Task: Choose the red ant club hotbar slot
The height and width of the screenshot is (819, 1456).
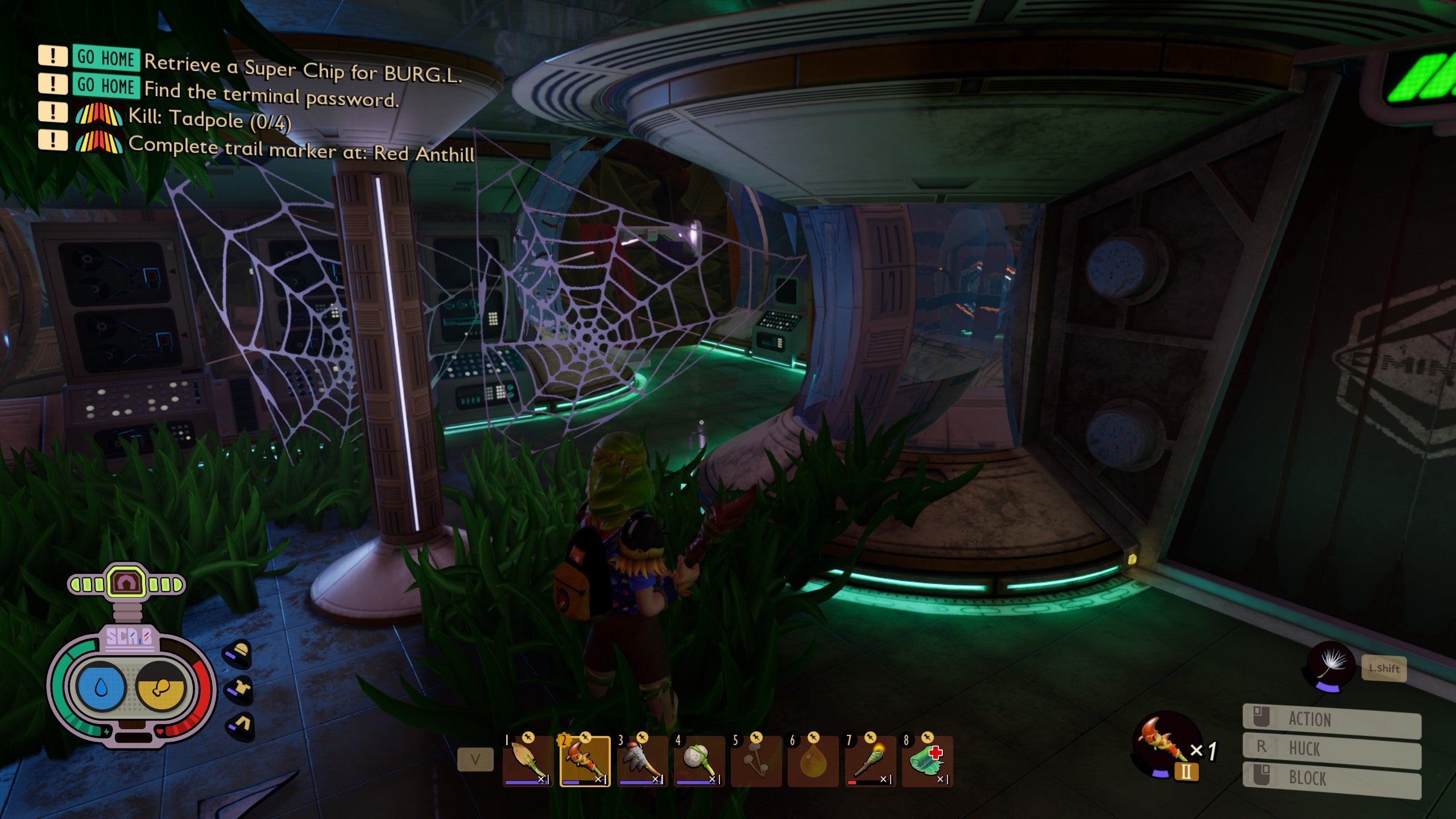Action: pyautogui.click(x=585, y=761)
